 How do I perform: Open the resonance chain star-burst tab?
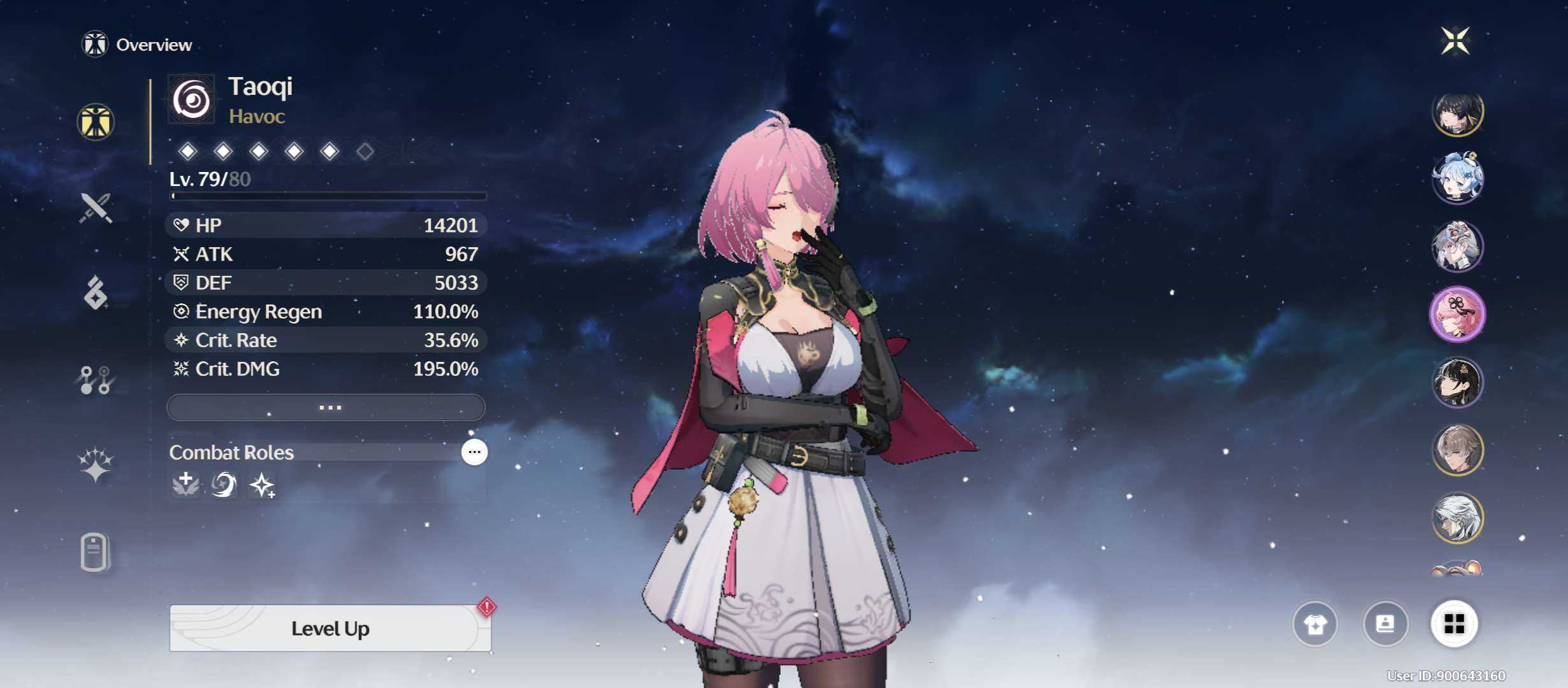point(96,464)
